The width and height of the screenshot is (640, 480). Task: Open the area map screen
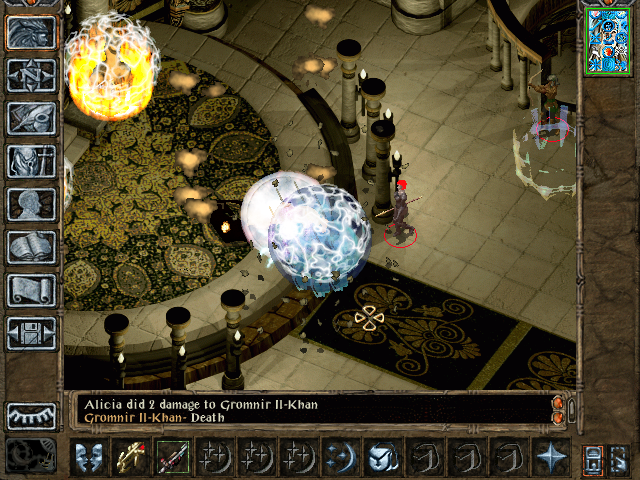point(31,76)
